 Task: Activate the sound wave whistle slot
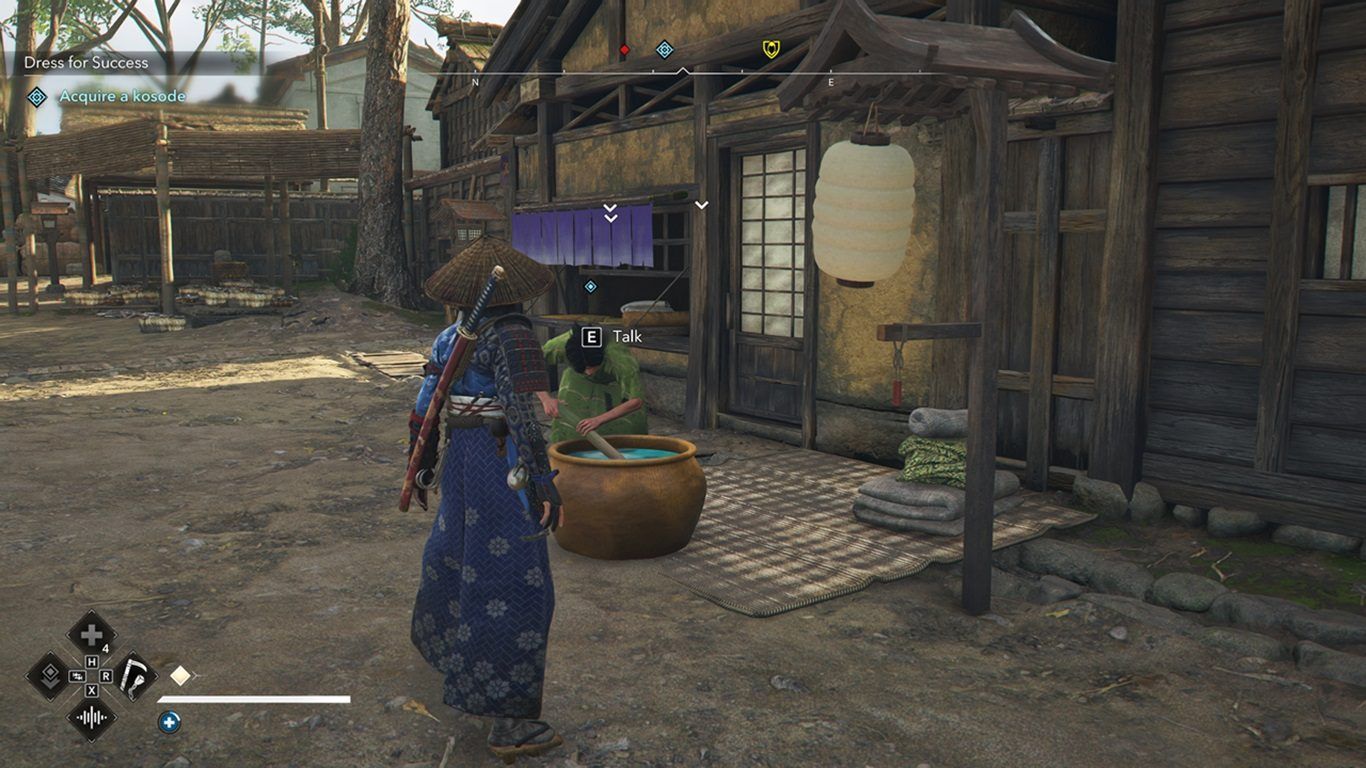click(x=91, y=718)
